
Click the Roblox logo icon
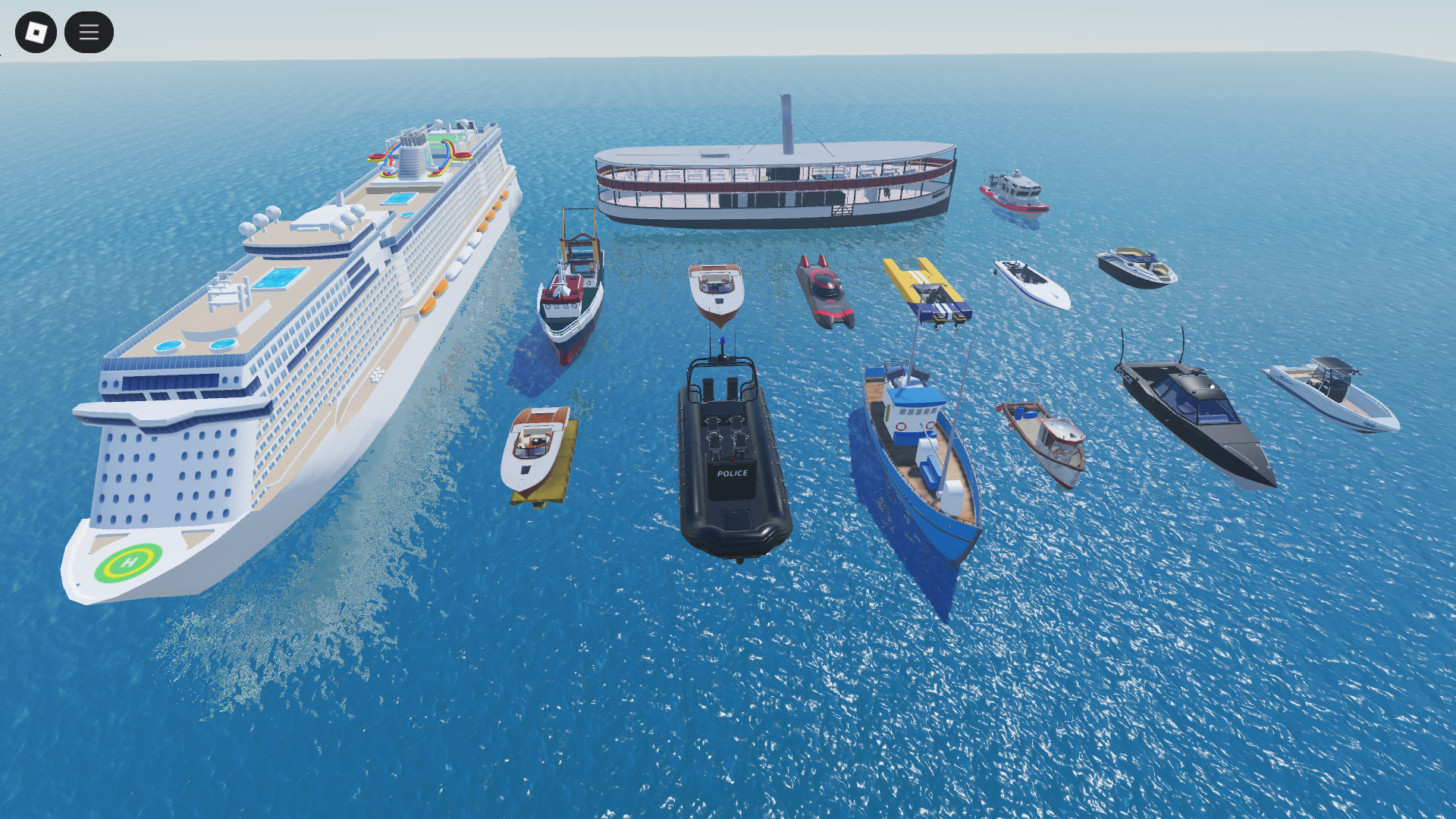point(36,32)
